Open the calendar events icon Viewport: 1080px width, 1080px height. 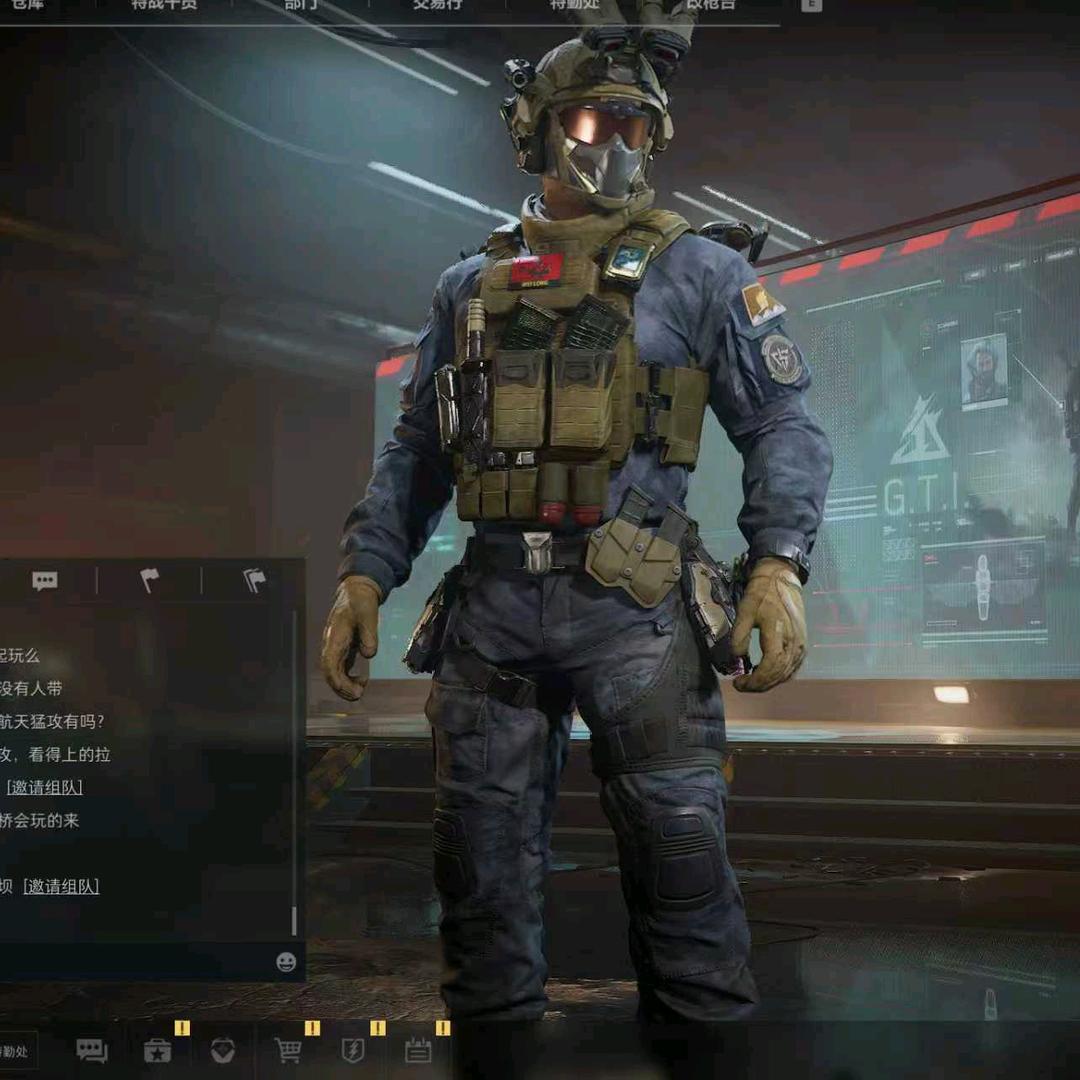coord(418,1050)
